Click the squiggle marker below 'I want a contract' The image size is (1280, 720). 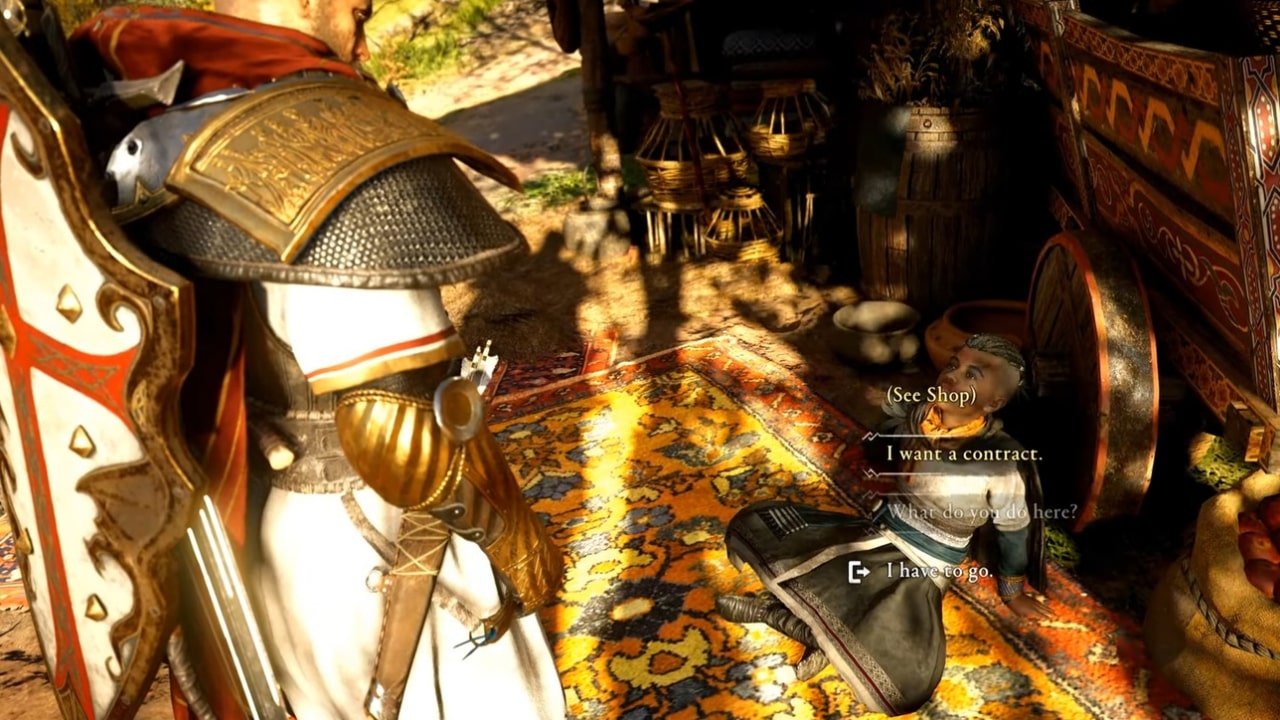click(870, 472)
